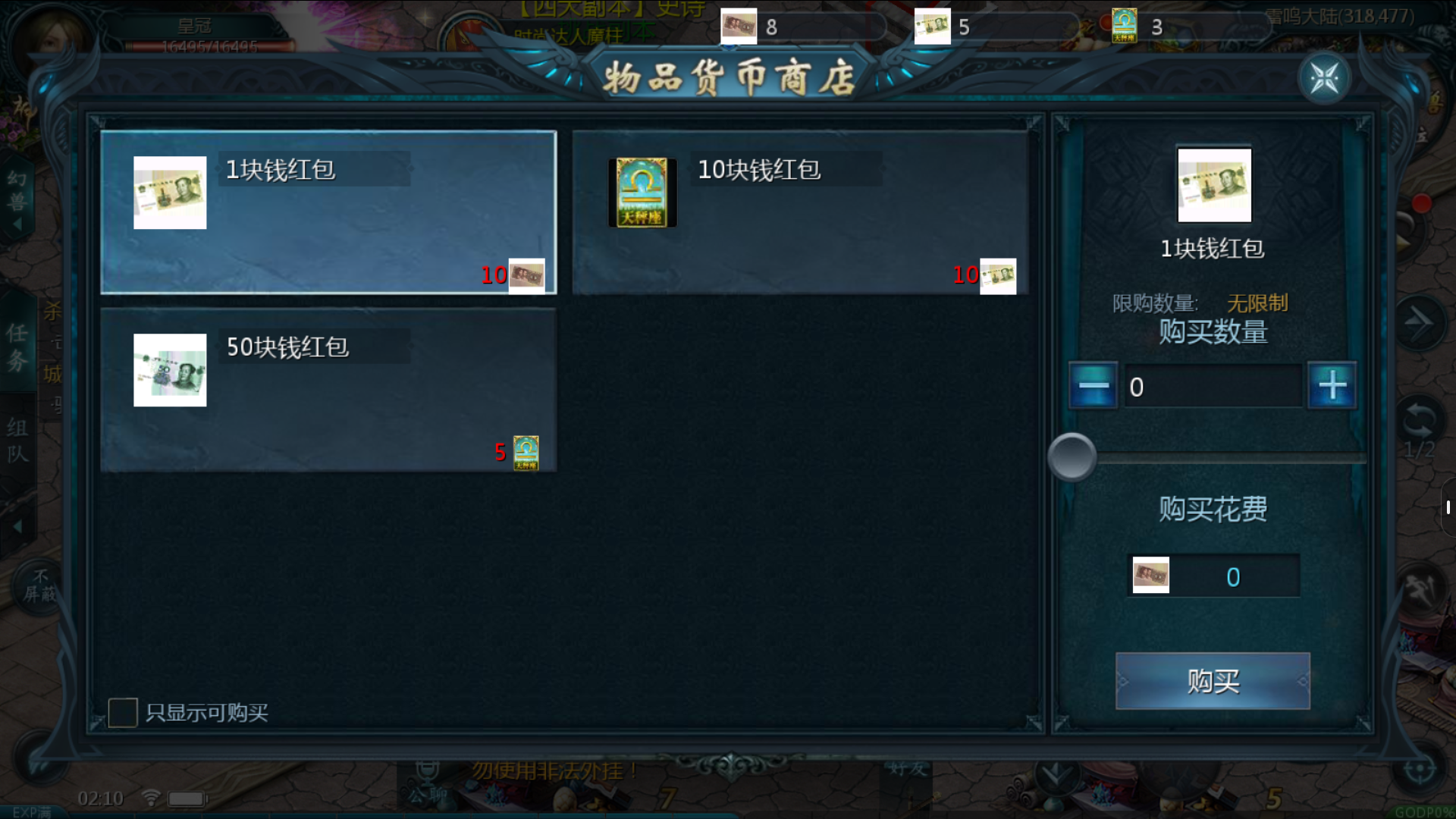Click the purchase quantity input field
The width and height of the screenshot is (1456, 819).
pyautogui.click(x=1212, y=387)
